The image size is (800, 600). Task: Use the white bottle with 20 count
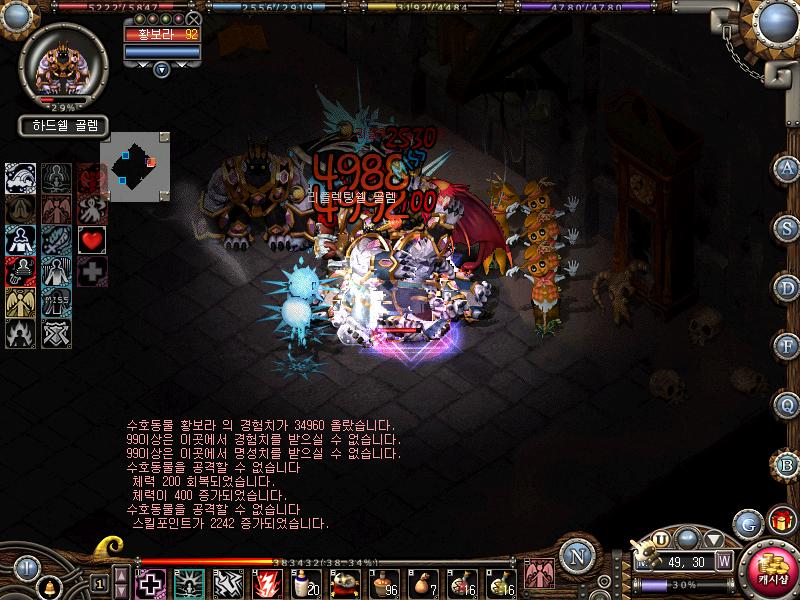(x=305, y=582)
